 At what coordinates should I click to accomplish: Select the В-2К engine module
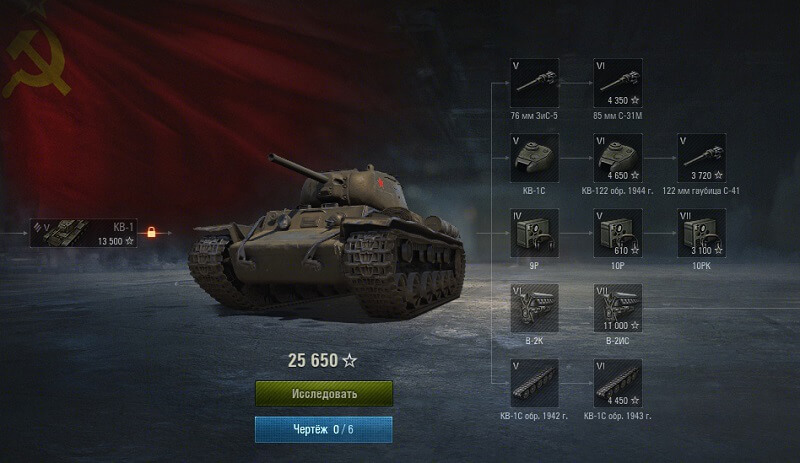pos(534,309)
